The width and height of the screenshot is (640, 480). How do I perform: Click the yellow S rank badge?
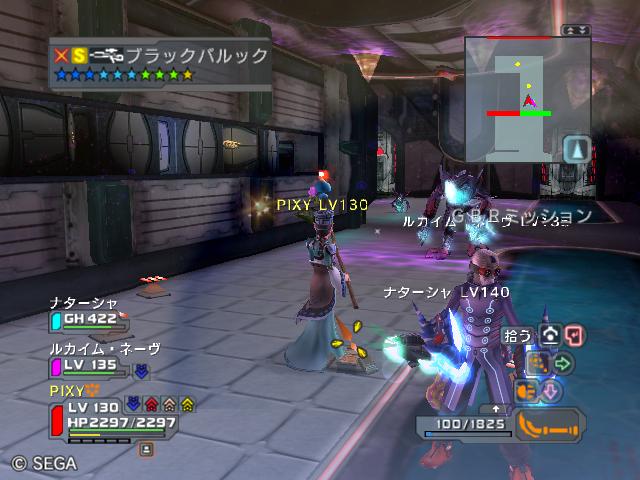79,56
